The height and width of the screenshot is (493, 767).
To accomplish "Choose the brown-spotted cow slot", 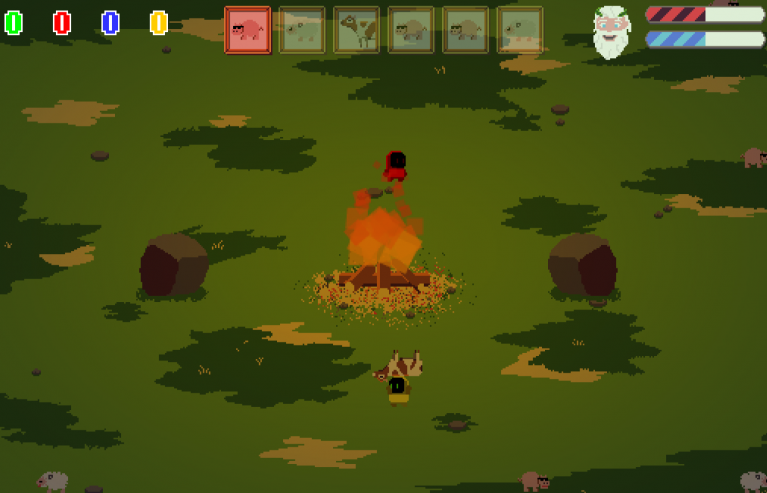I will [356, 30].
